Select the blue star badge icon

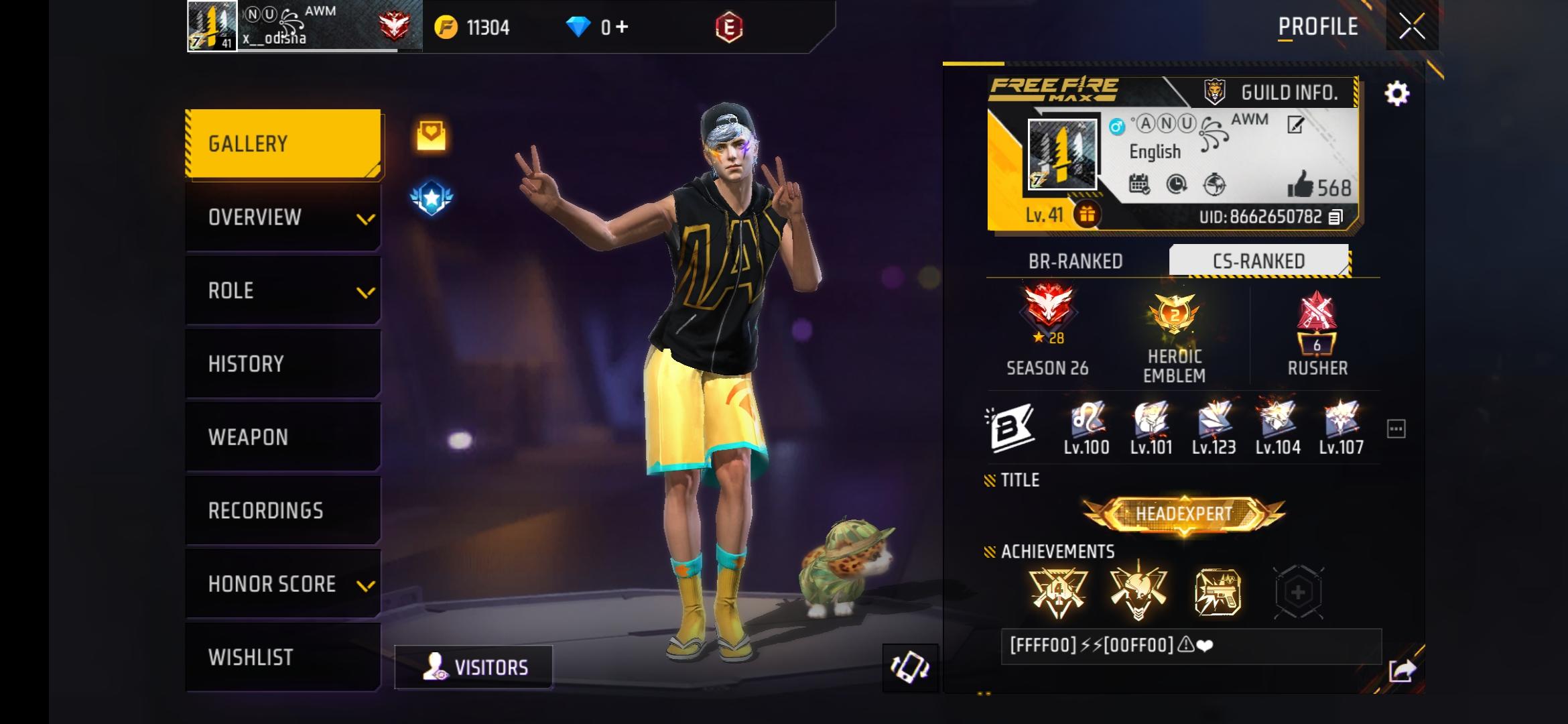point(431,197)
